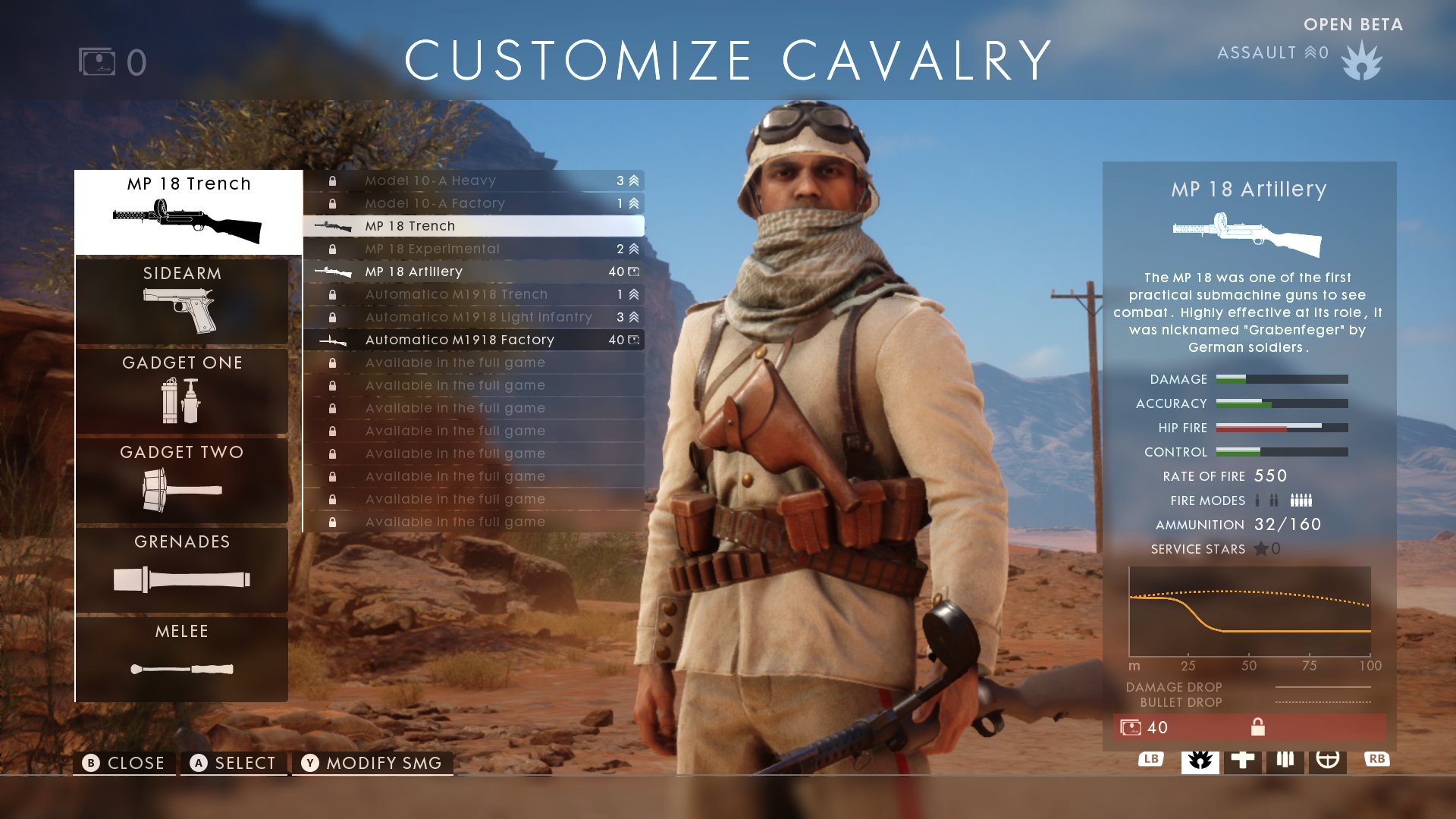Viewport: 1456px width, 819px height.
Task: Switch to the Medic cross class tab
Action: coord(1242,760)
